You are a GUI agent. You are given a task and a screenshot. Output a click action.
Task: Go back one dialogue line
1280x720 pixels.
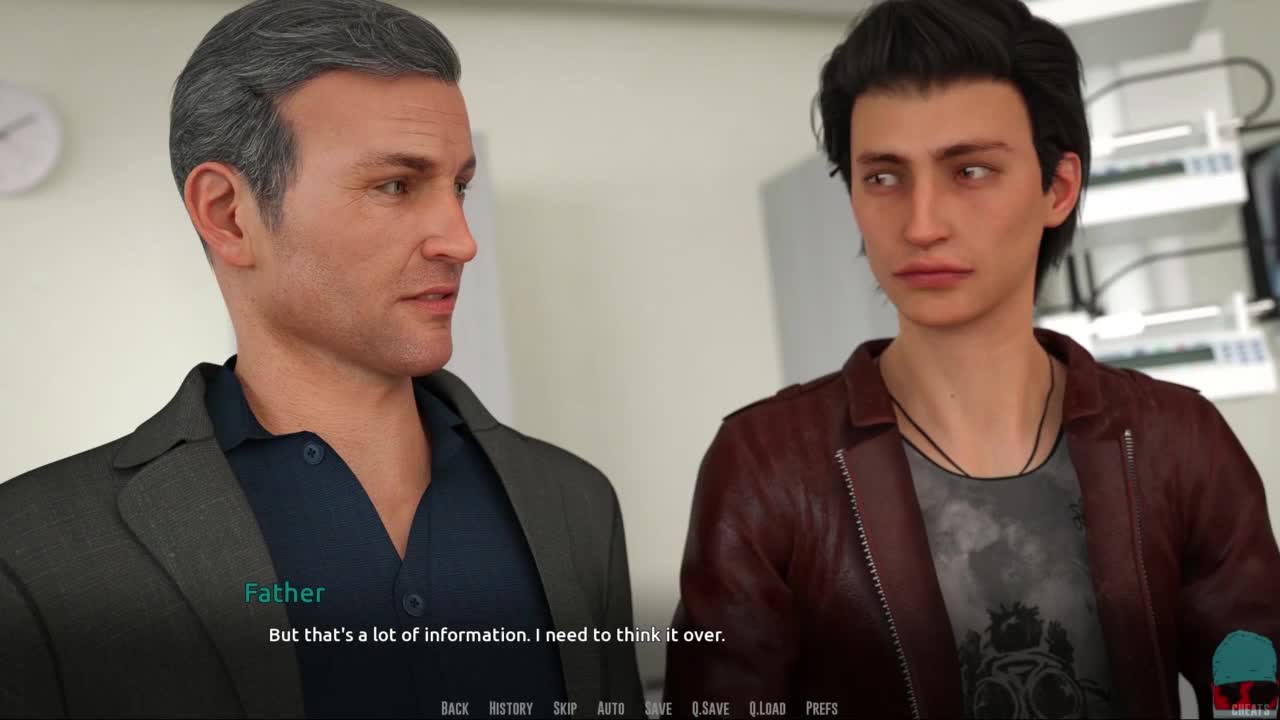(x=454, y=708)
